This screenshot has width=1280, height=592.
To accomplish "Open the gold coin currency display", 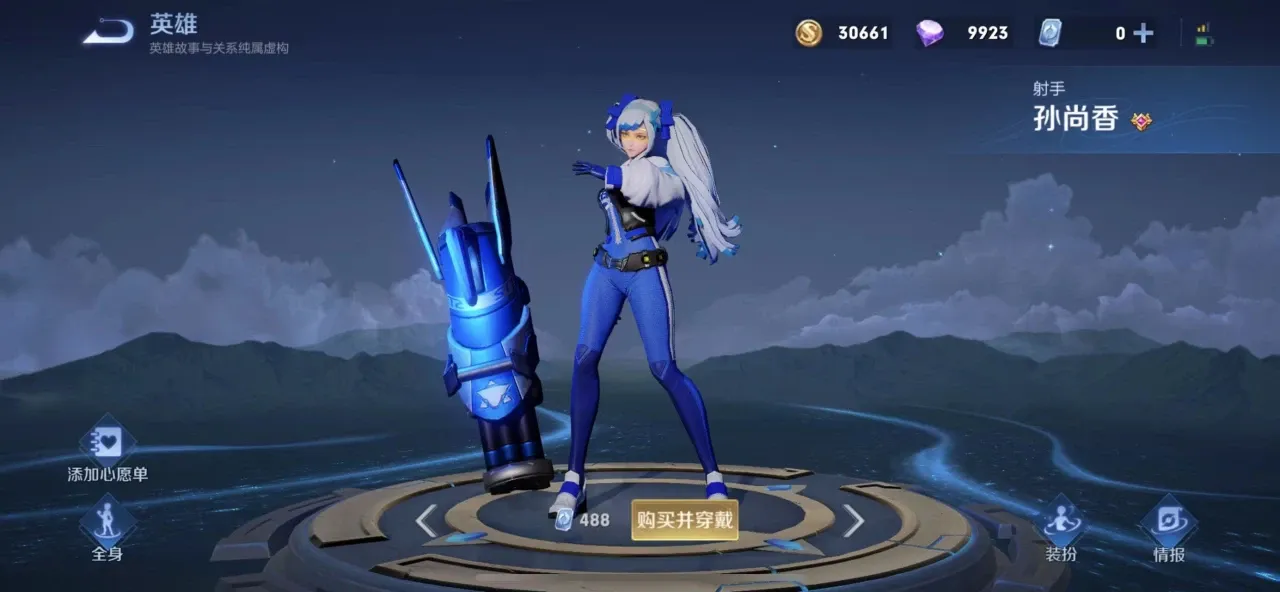I will (842, 33).
